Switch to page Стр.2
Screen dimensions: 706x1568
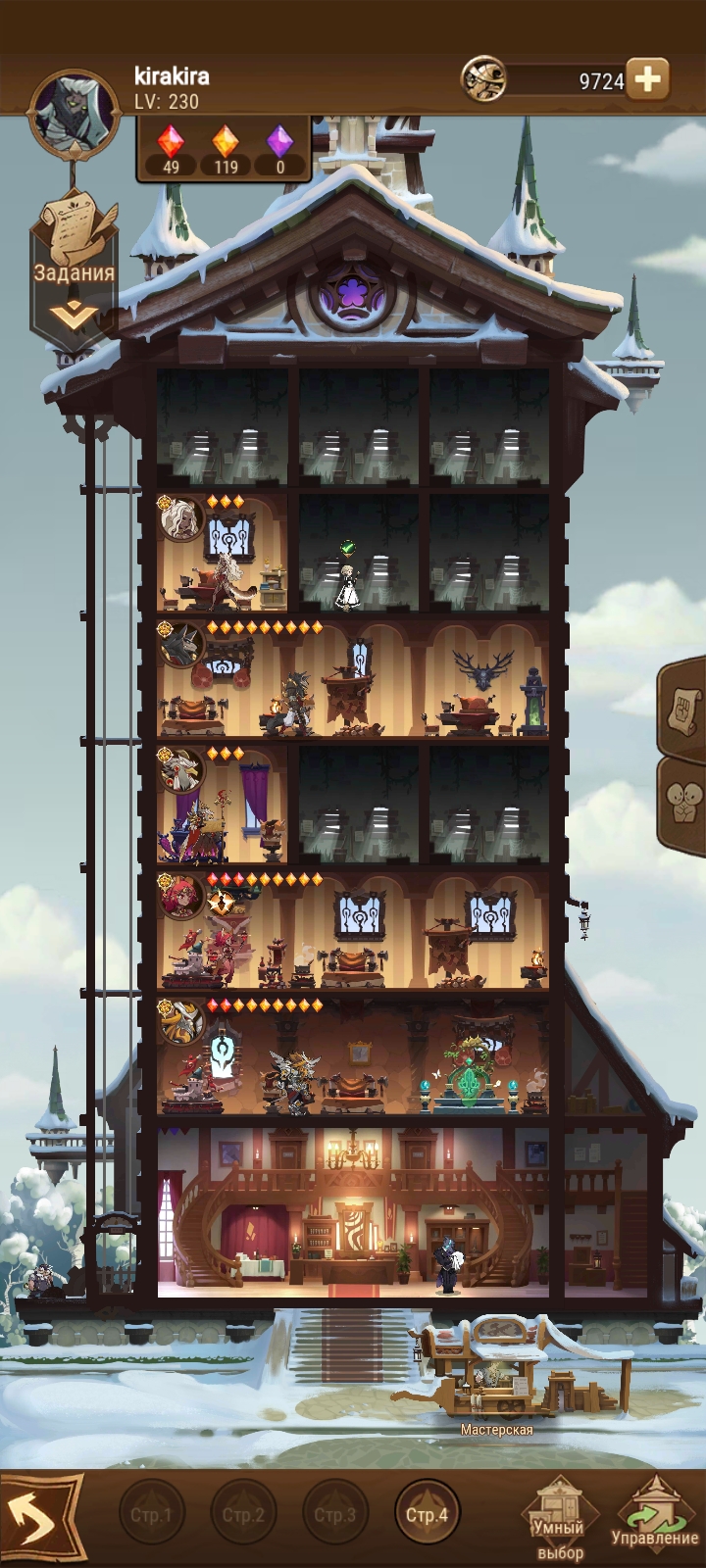pos(243,1514)
